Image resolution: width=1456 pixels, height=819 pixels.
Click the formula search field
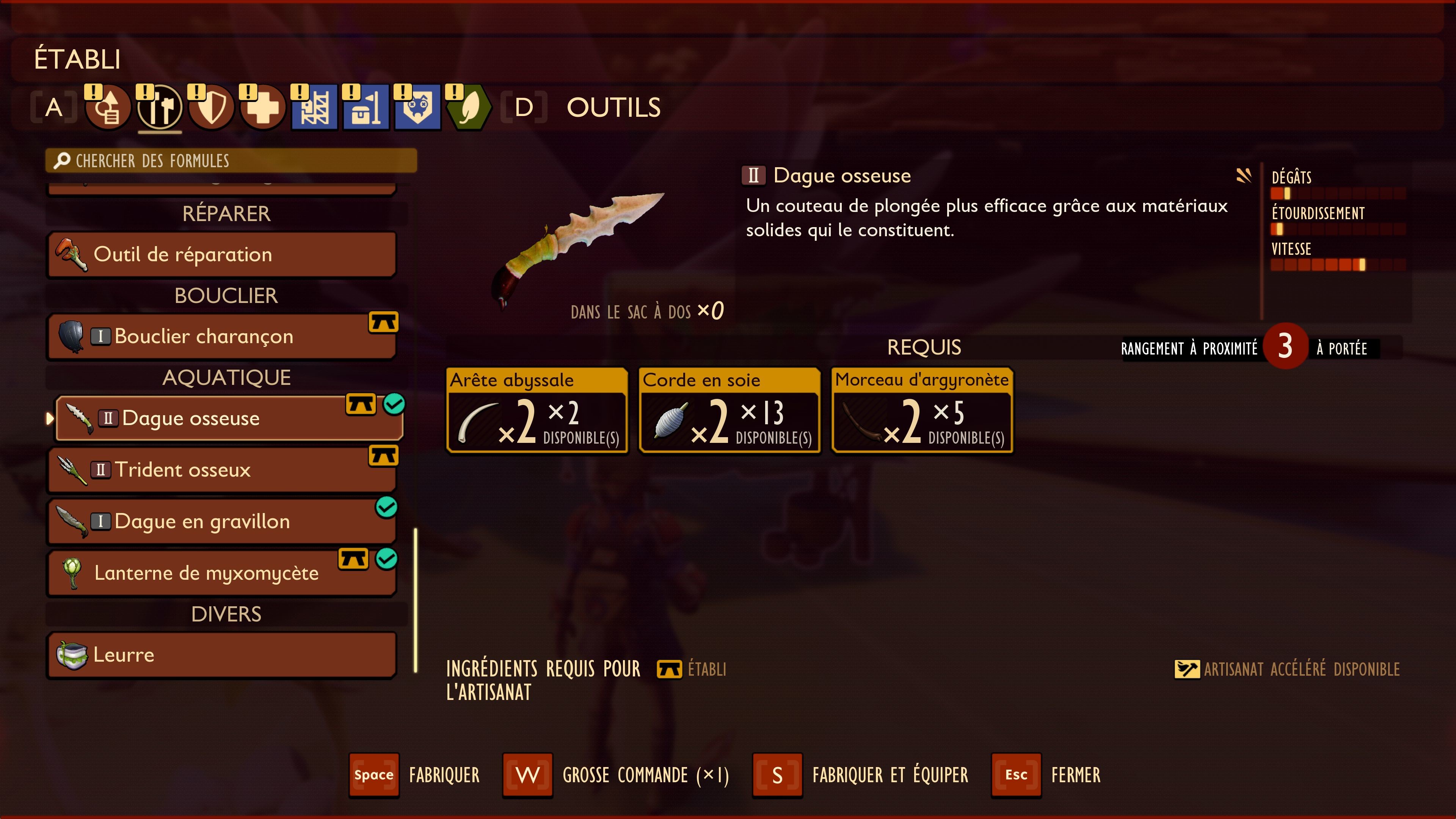pos(231,161)
